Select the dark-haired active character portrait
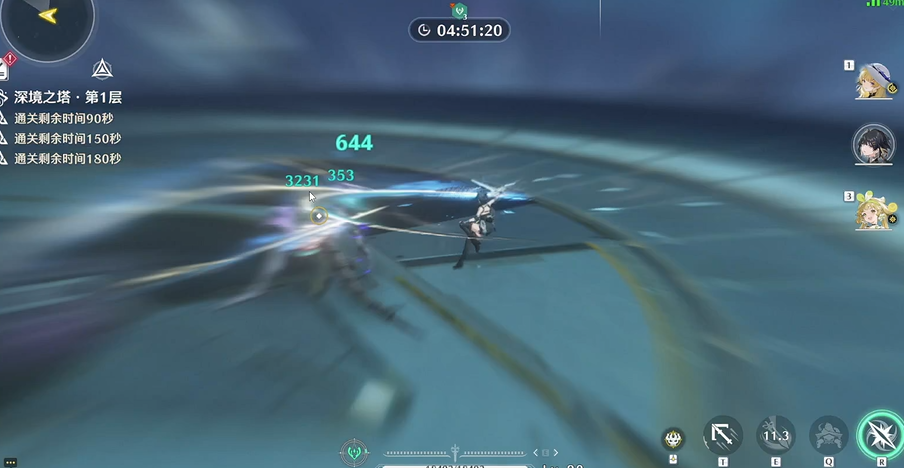 pyautogui.click(x=872, y=146)
